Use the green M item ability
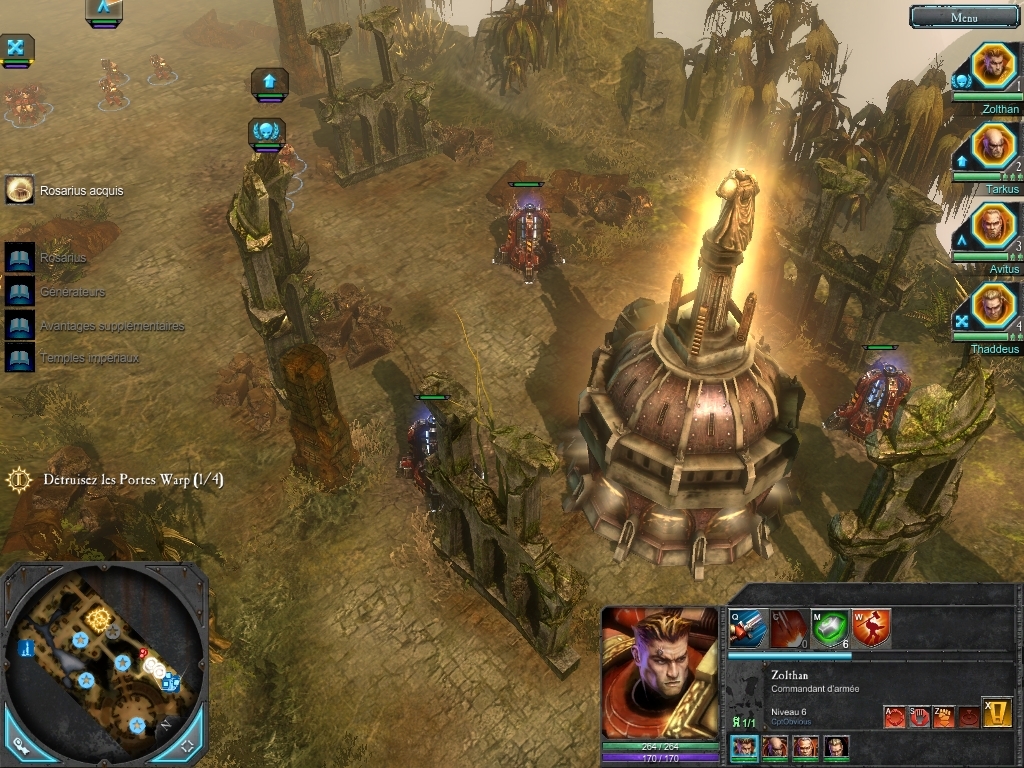The width and height of the screenshot is (1024, 768). click(x=830, y=628)
